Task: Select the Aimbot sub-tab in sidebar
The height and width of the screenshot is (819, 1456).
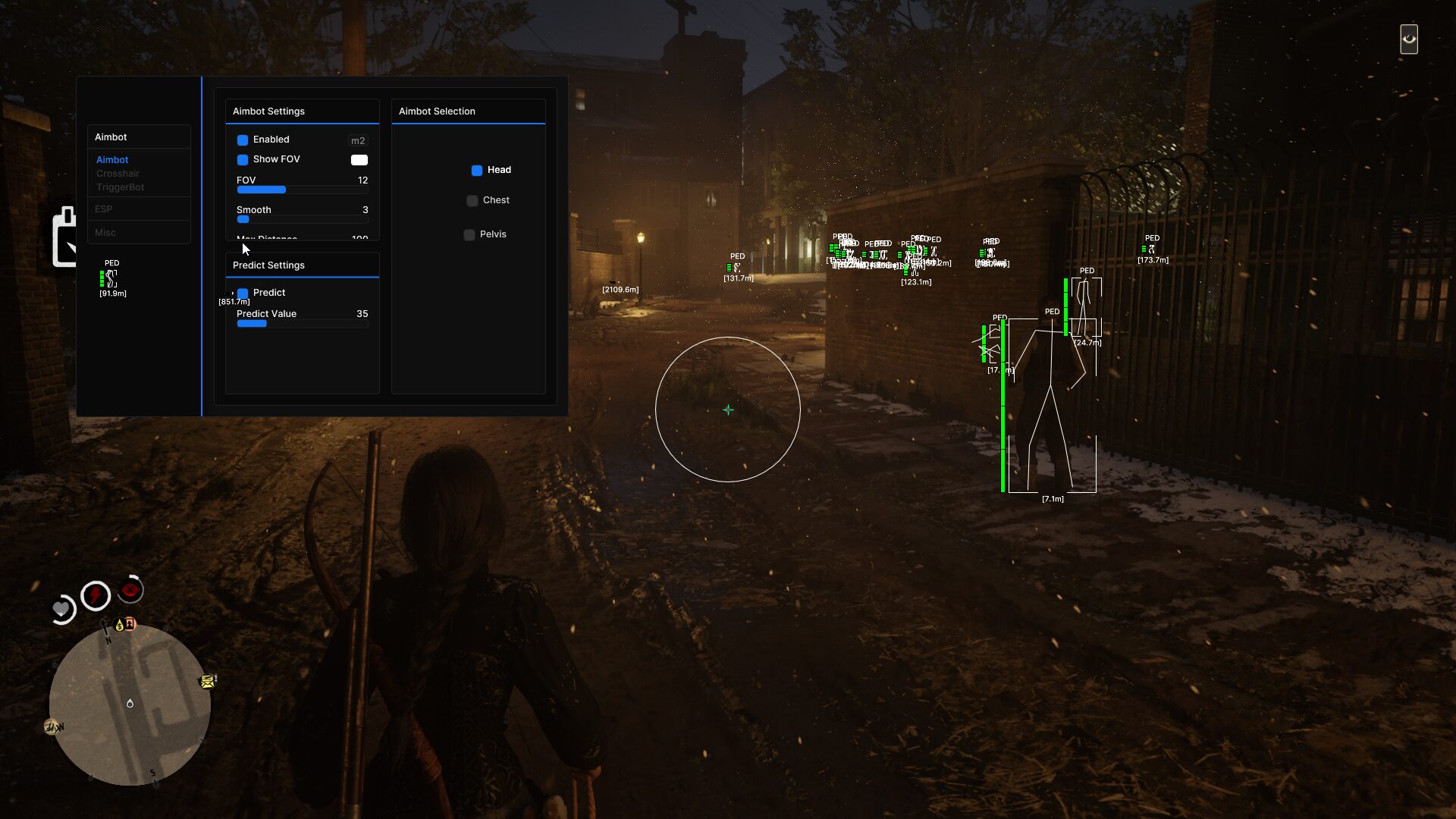Action: 112,160
